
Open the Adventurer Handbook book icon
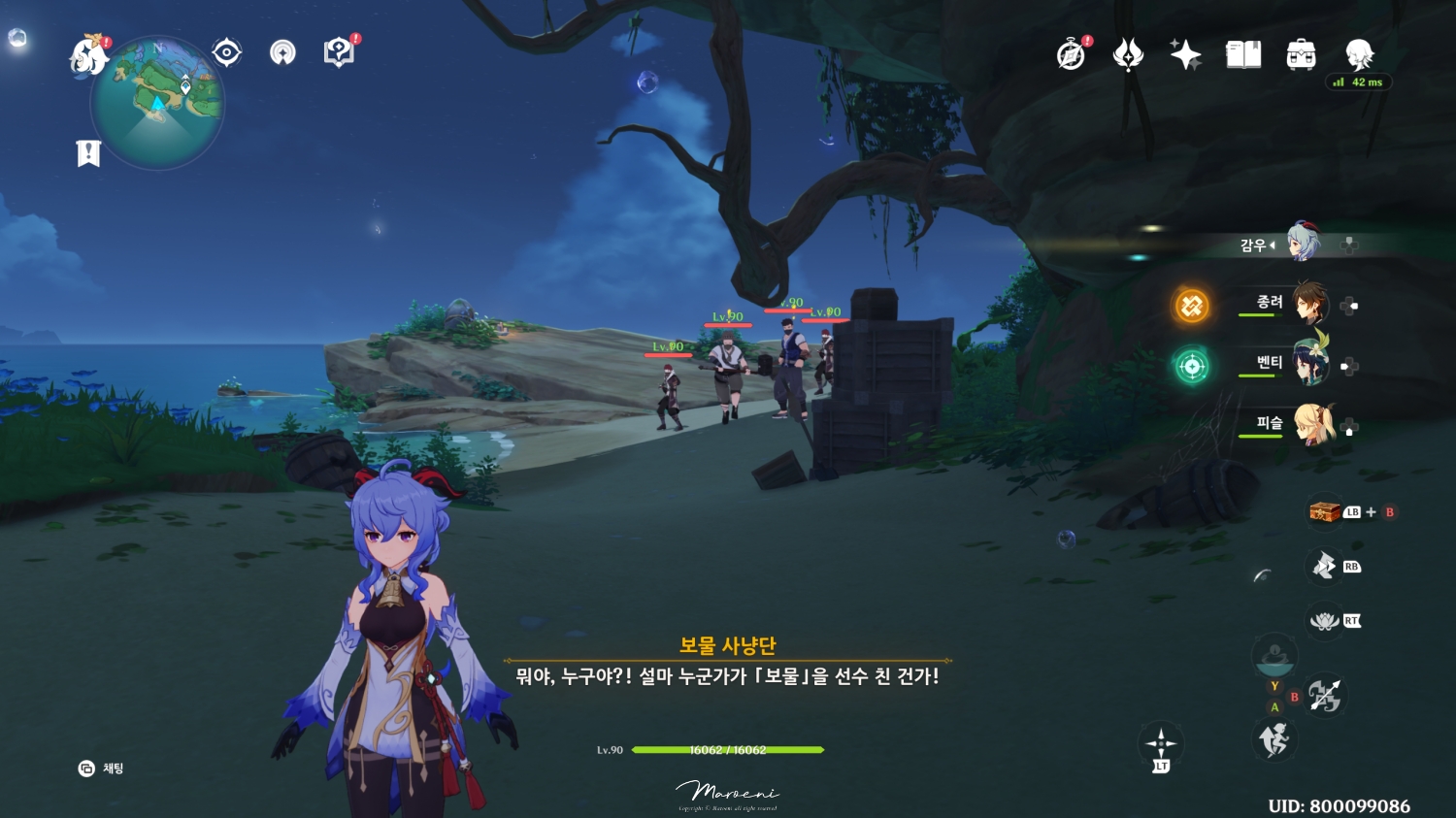pos(1244,54)
